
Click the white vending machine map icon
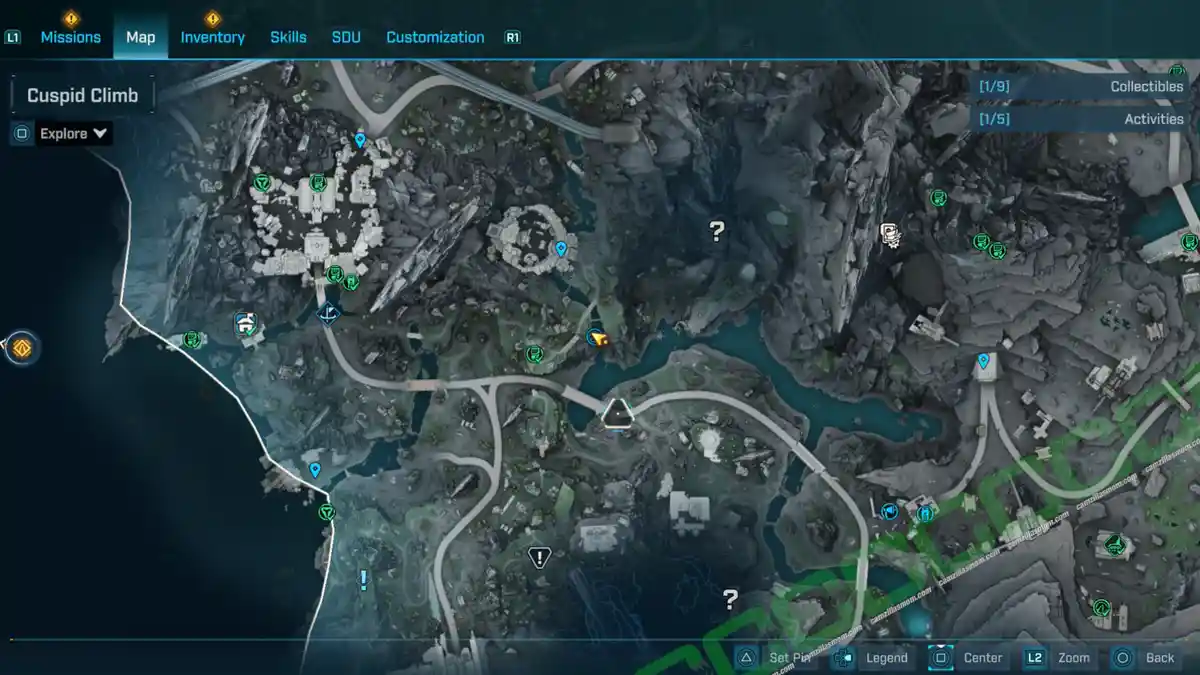coord(889,235)
